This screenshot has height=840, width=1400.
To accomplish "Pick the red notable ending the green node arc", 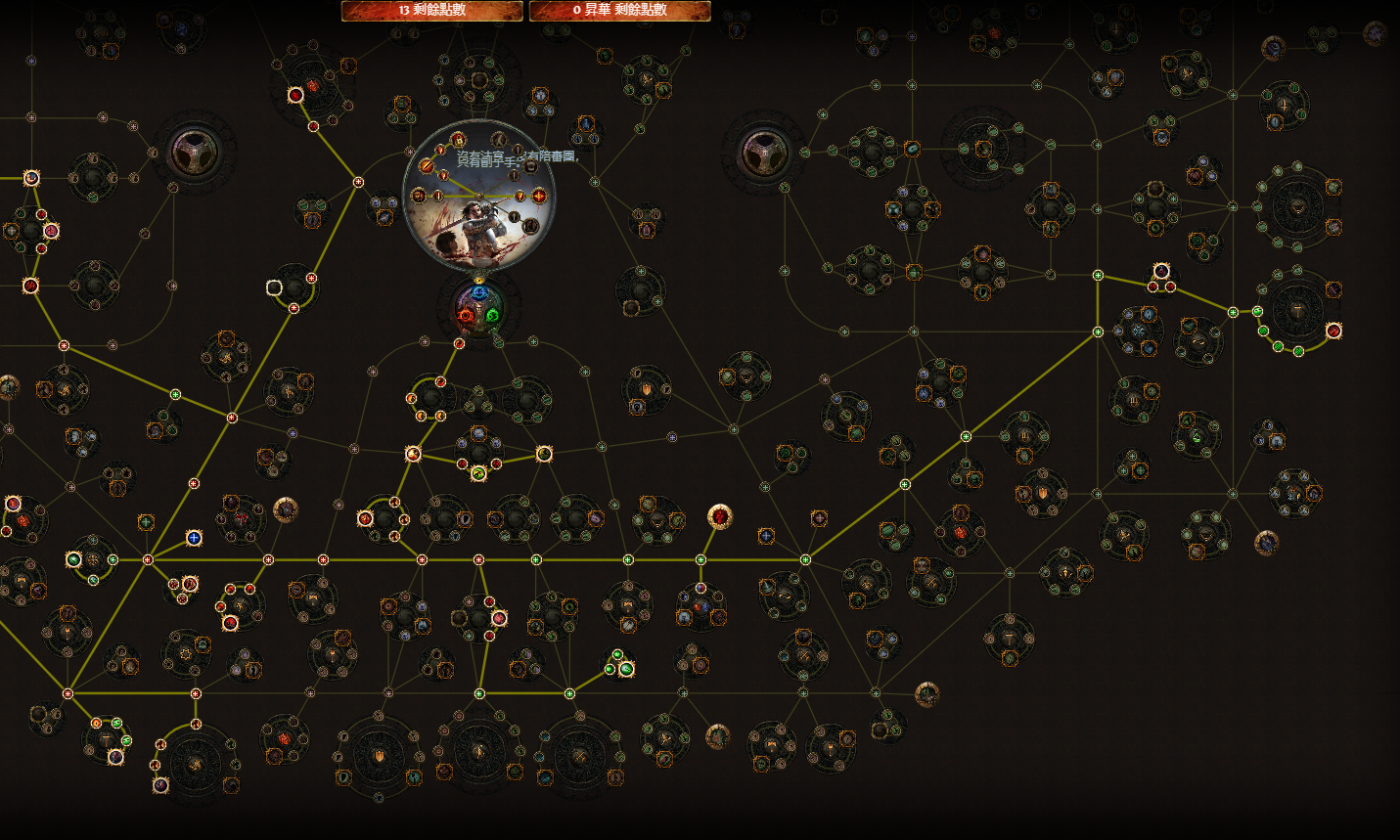I will [x=1333, y=332].
